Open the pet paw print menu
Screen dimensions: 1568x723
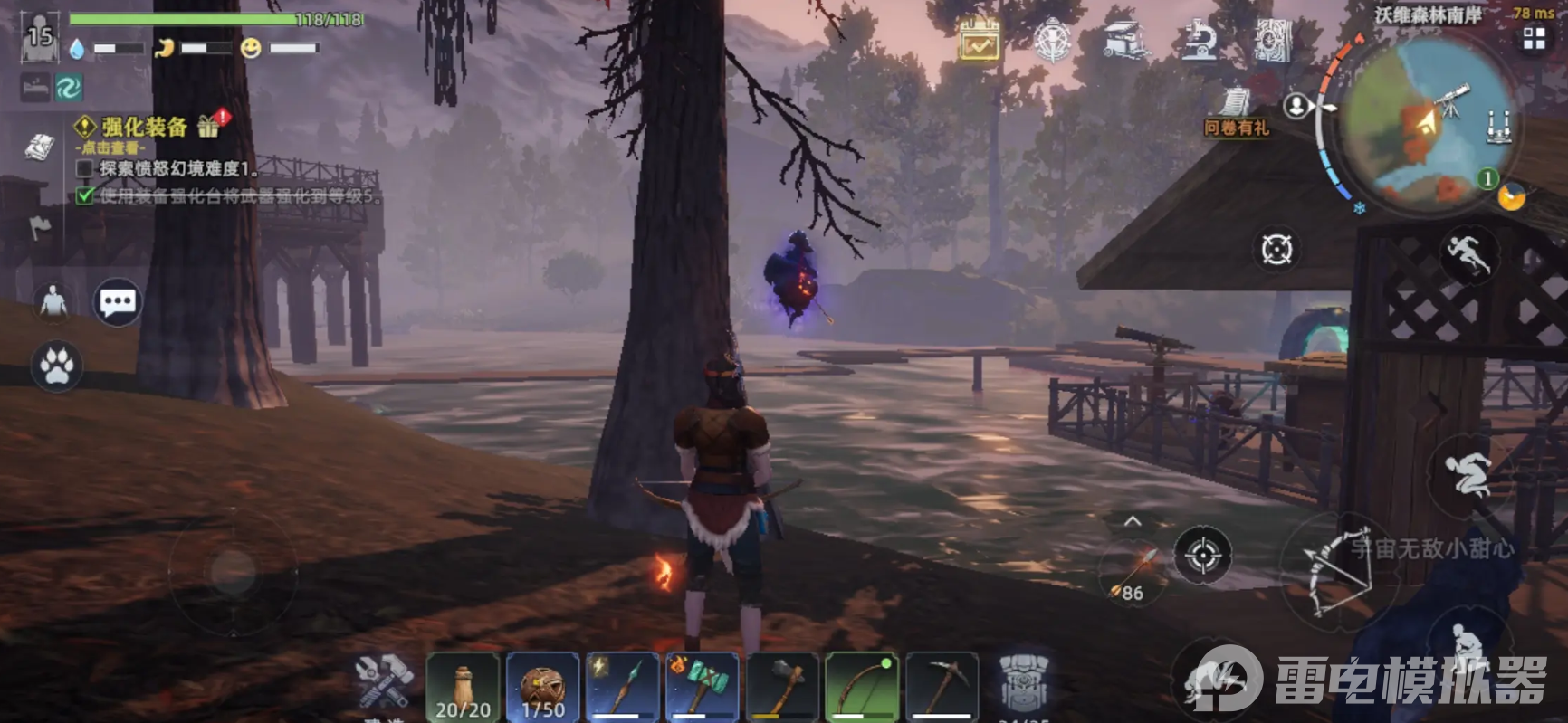(x=56, y=366)
